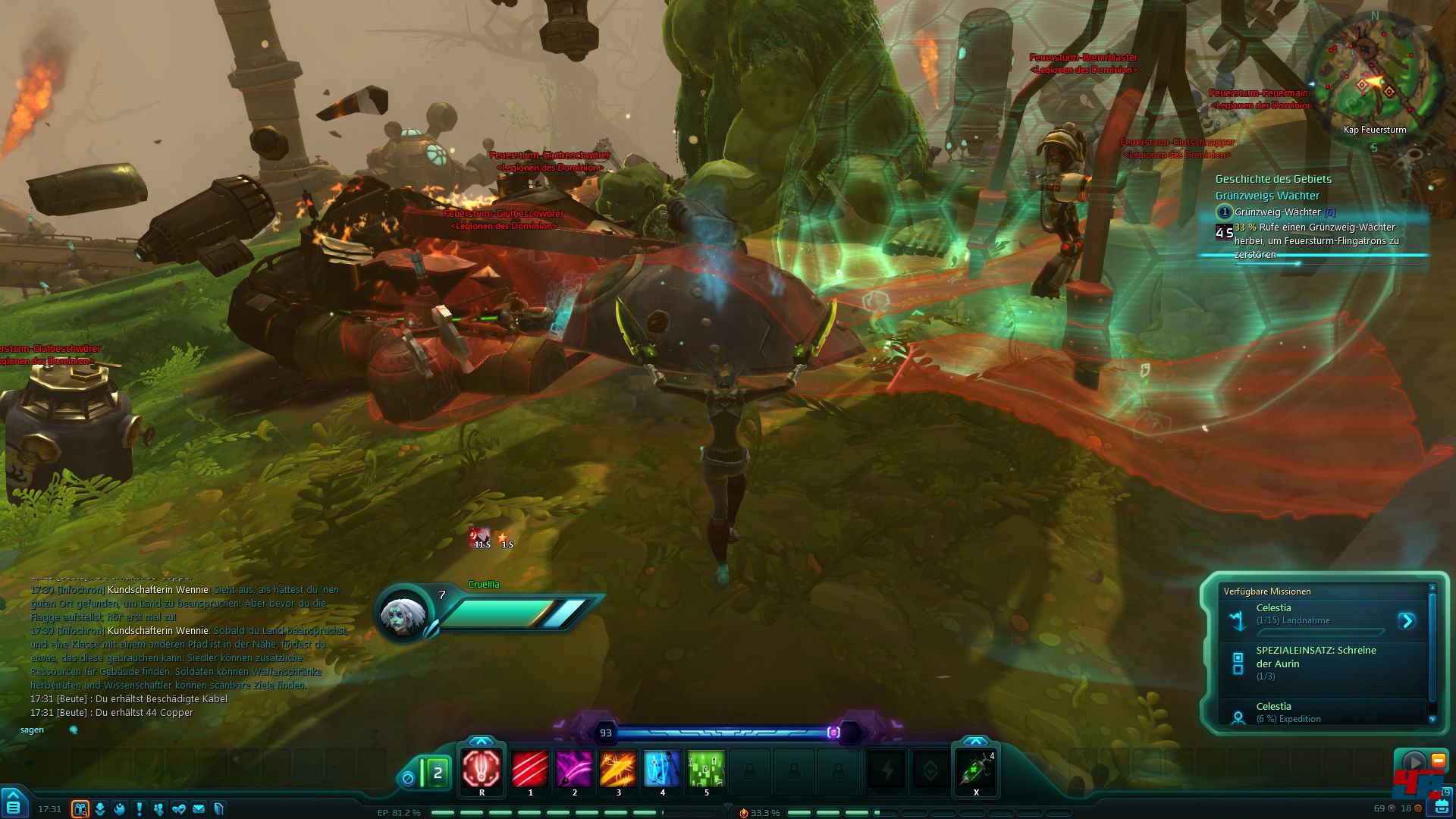
Task: Open the Celestia Landnahme mission arrow
Action: [x=1407, y=621]
